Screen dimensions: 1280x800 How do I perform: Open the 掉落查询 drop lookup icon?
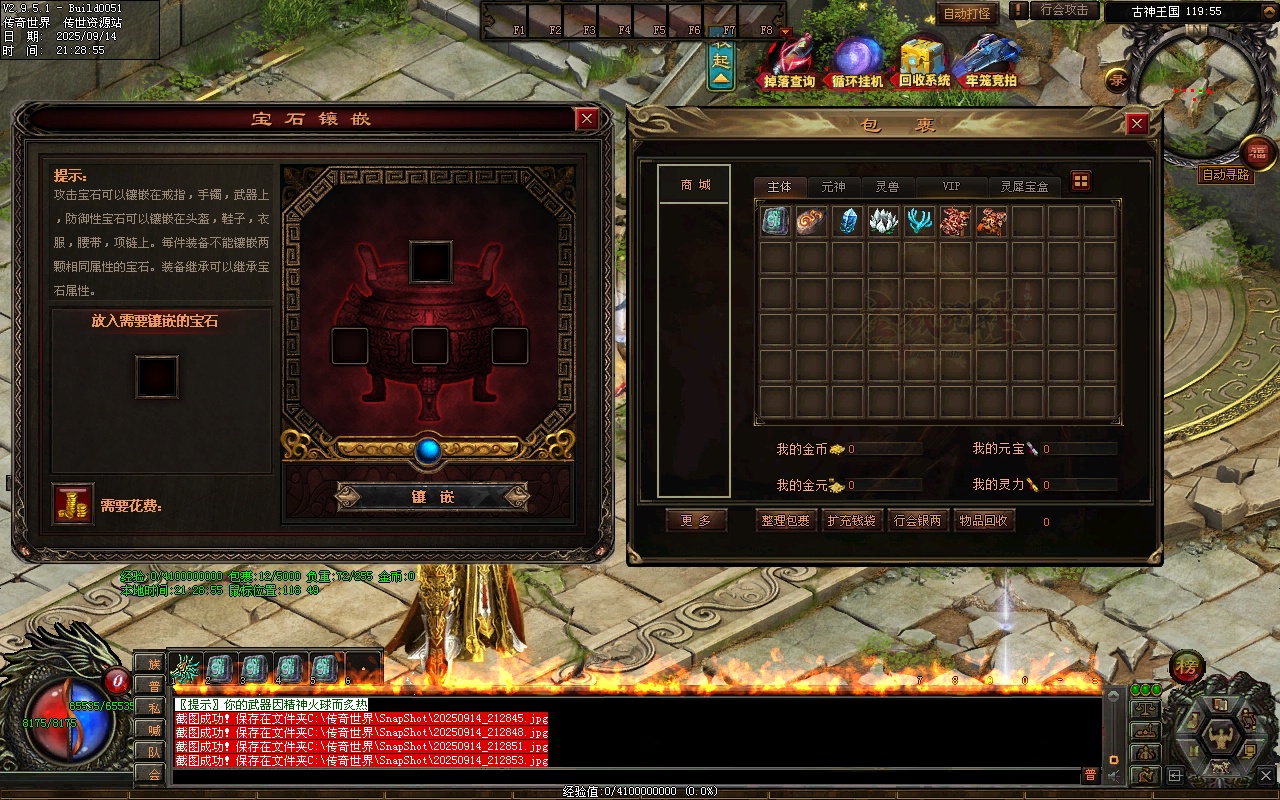(789, 62)
